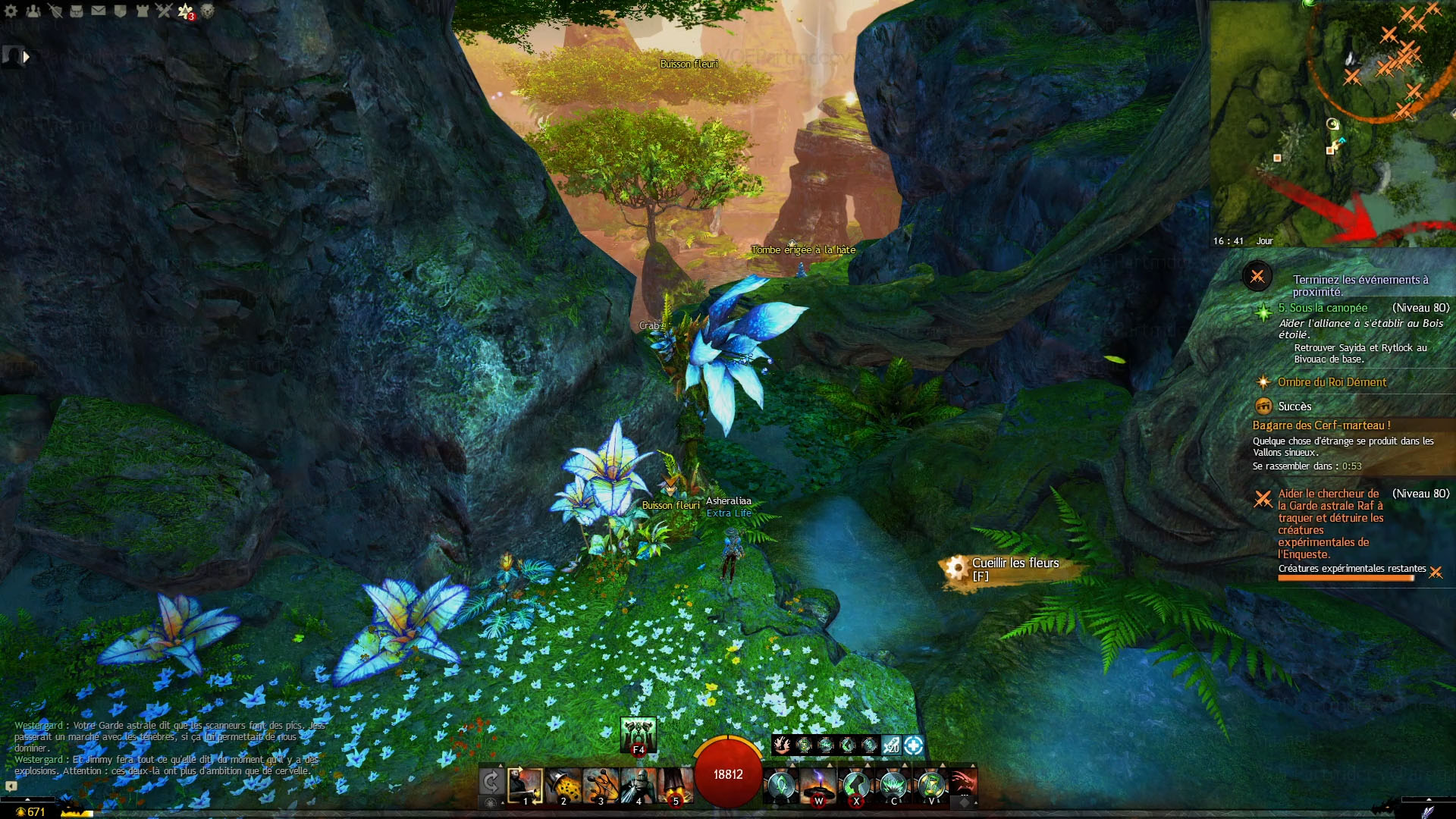Open the hero panel sword-and-shield icon
Image resolution: width=1456 pixels, height=819 pixels.
[x=55, y=11]
